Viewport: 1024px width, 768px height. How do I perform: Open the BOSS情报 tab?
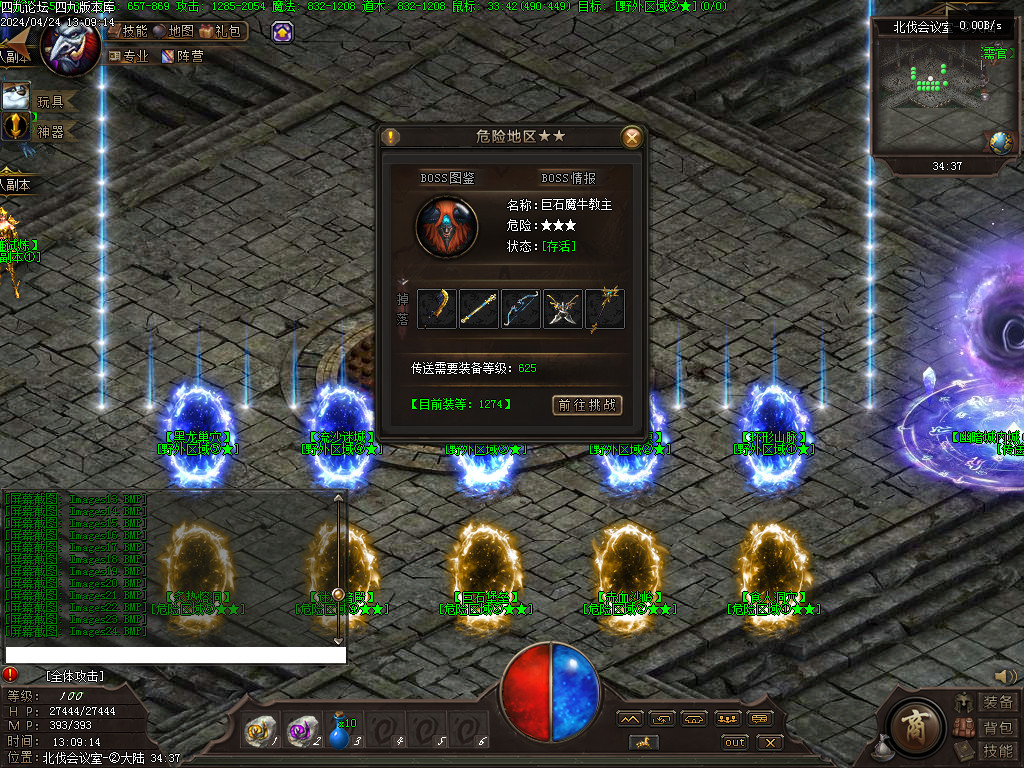[x=568, y=178]
